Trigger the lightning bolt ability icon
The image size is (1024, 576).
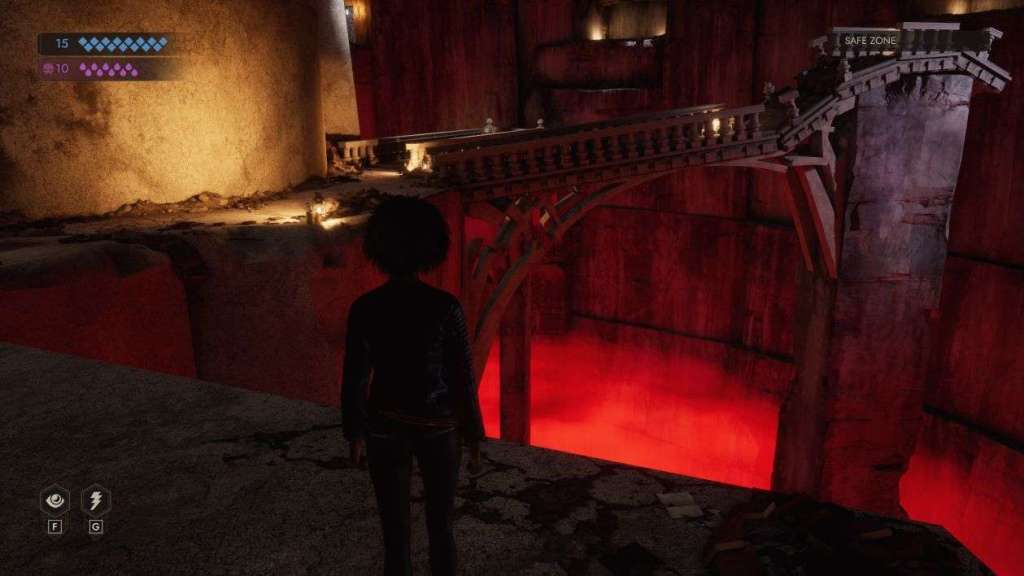[95, 500]
